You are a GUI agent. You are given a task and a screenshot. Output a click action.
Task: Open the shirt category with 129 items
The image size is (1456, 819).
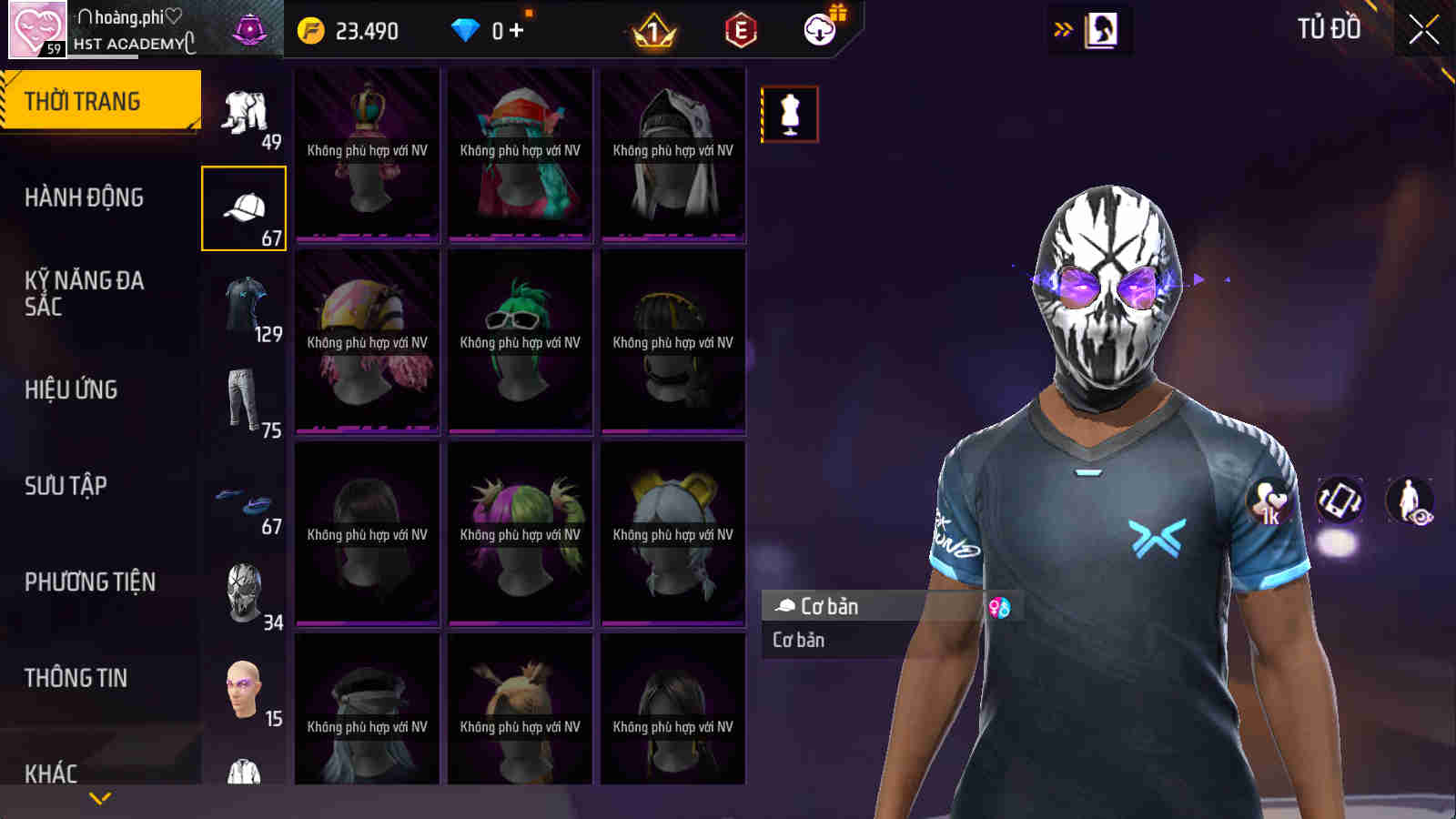pyautogui.click(x=243, y=305)
